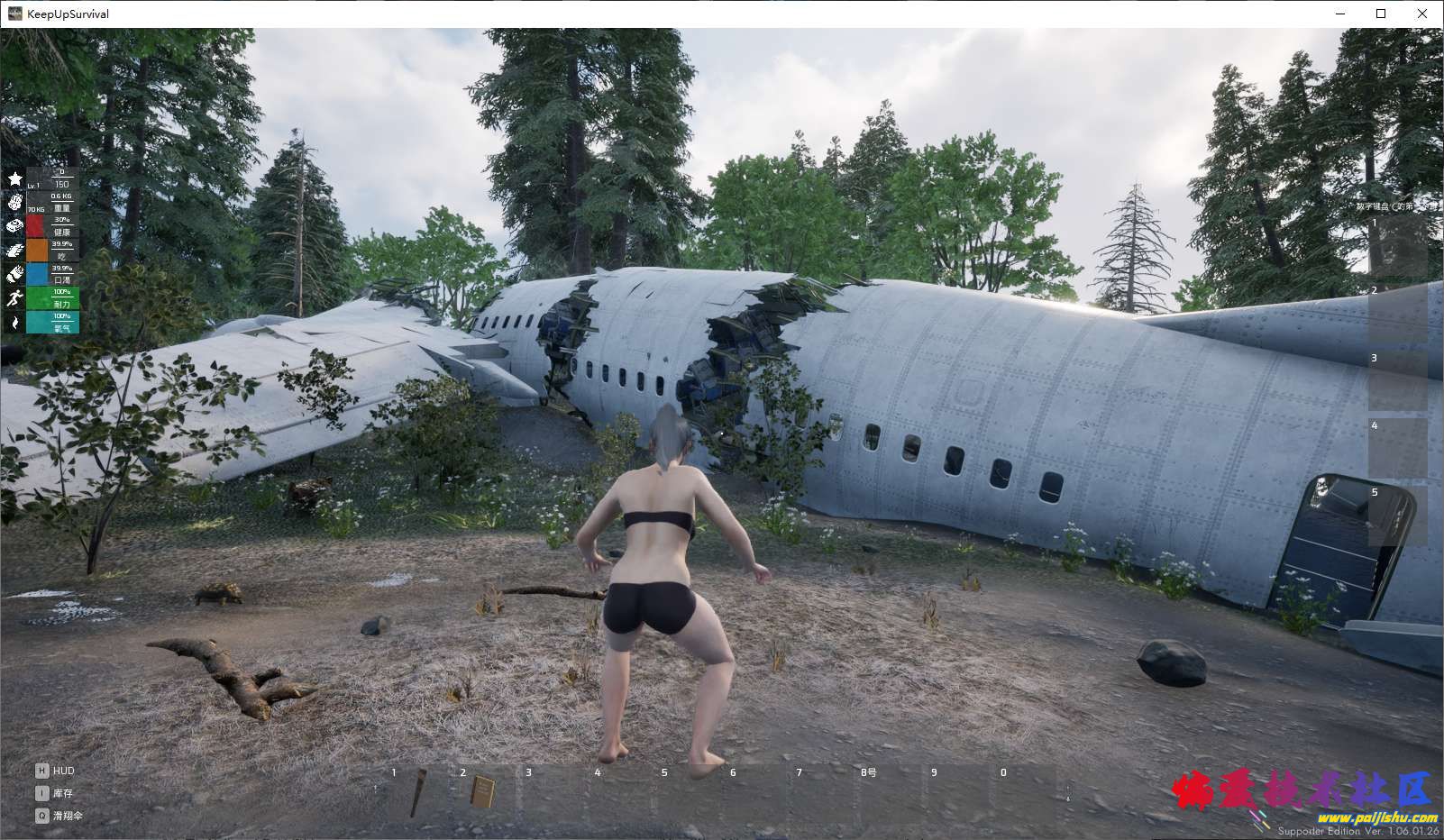Maximize the KeepUpSurvival window
Screen dimensions: 1444x840
coord(1381,14)
